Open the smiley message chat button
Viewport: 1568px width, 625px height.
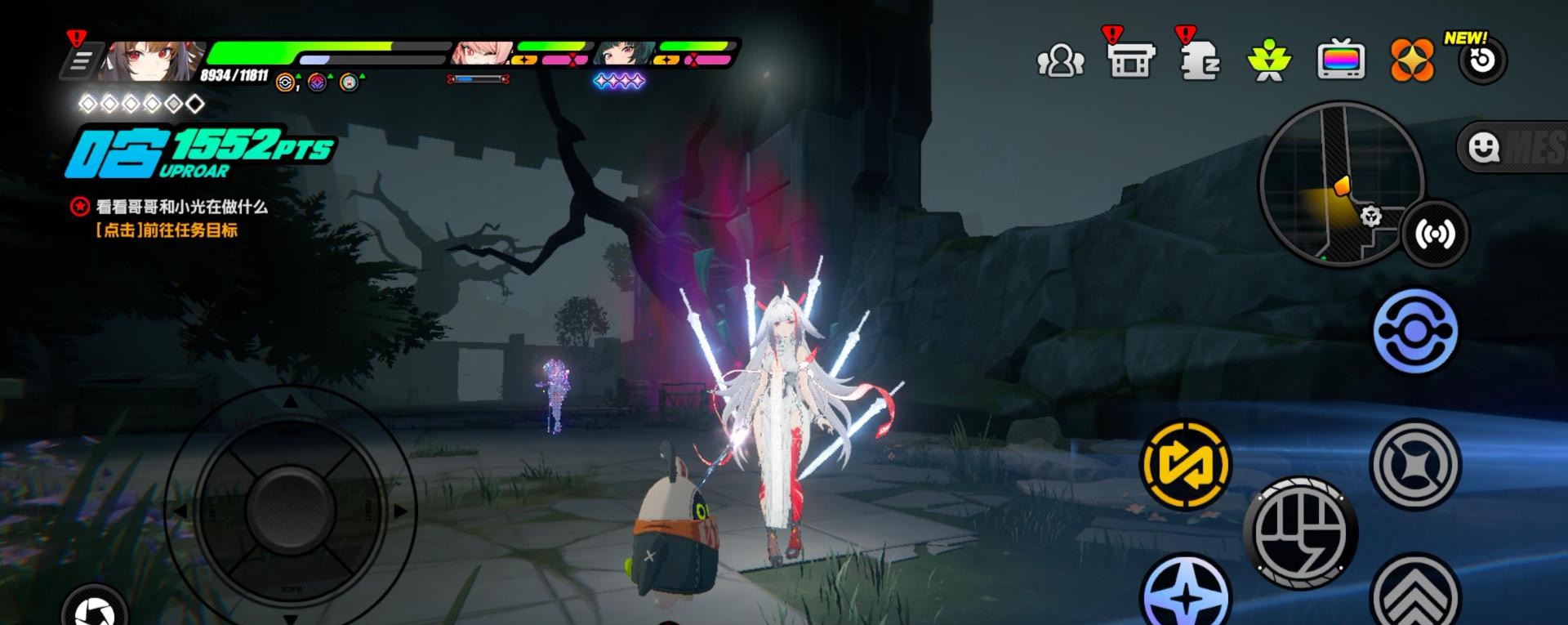coord(1483,148)
